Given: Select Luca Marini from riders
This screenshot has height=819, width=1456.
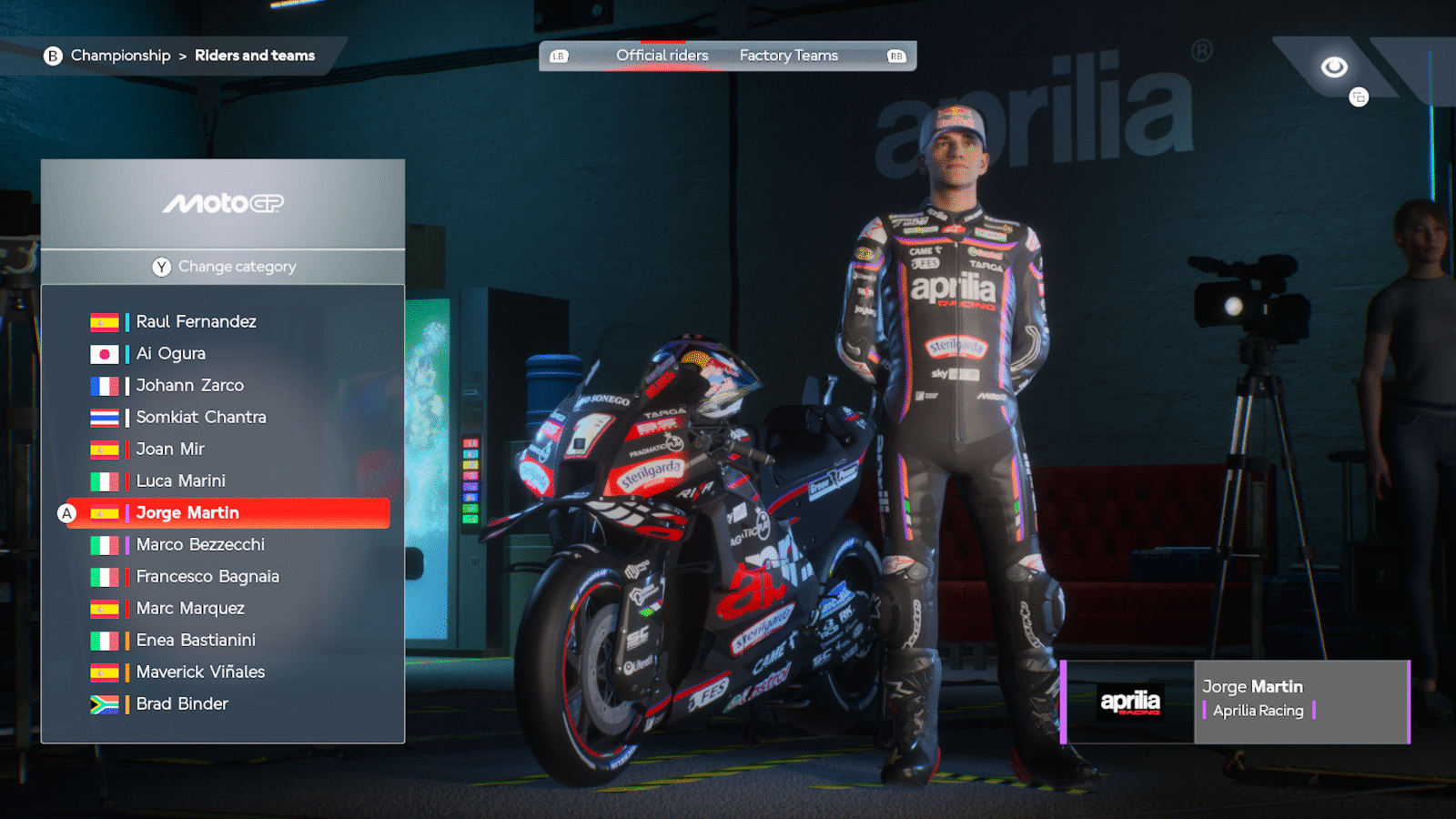Looking at the screenshot, I should (180, 481).
